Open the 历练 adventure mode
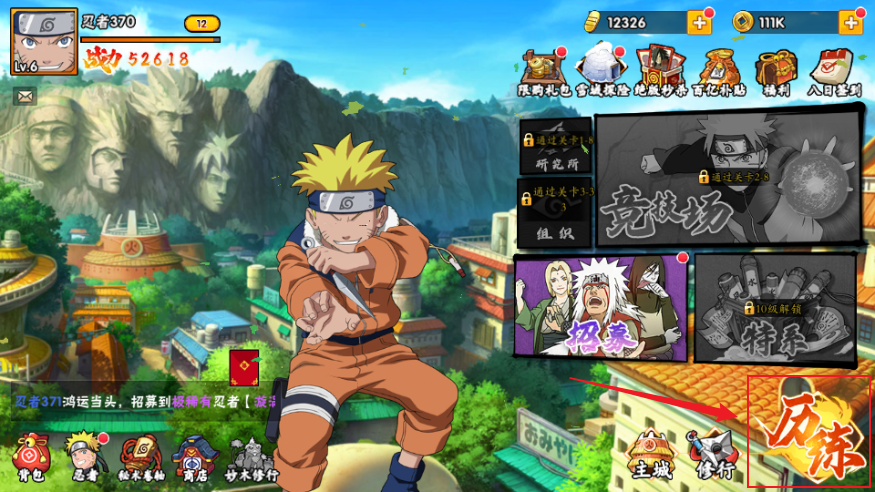The height and width of the screenshot is (492, 875). 809,433
